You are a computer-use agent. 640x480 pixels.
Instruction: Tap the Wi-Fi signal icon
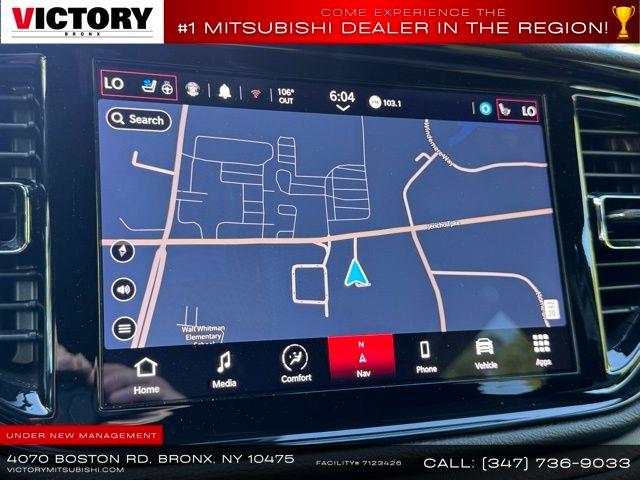coord(255,93)
